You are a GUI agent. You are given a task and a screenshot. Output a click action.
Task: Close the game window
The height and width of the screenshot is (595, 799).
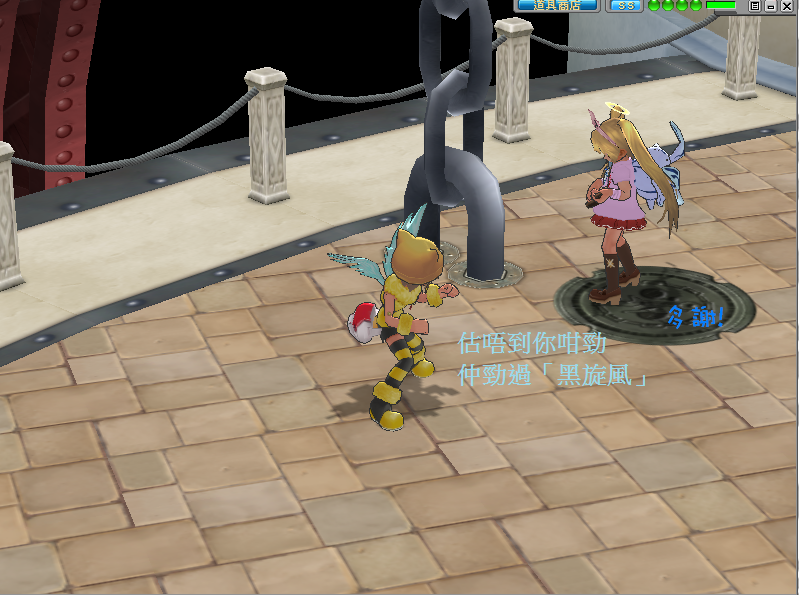(788, 5)
